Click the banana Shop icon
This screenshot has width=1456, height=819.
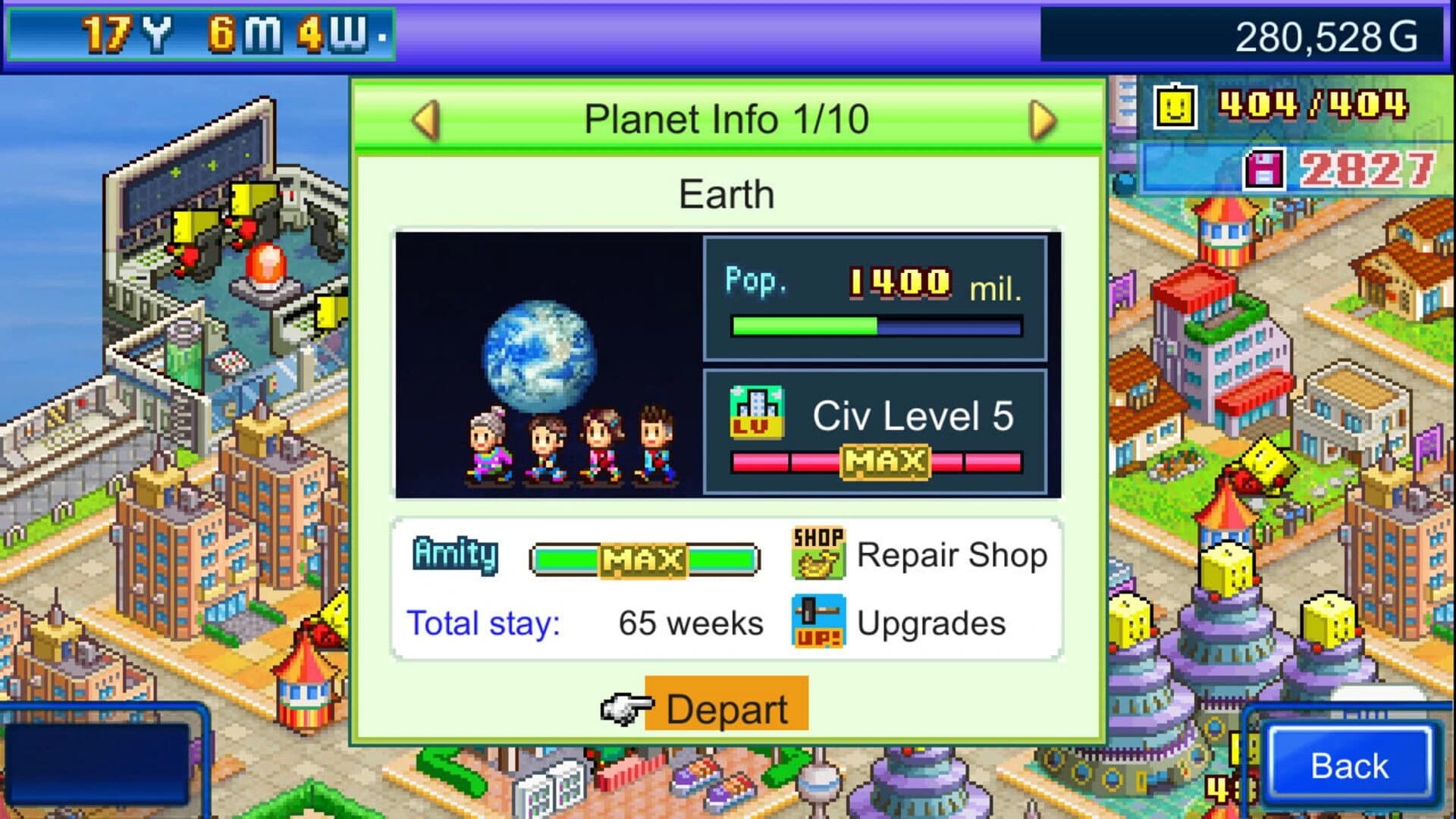tap(817, 555)
